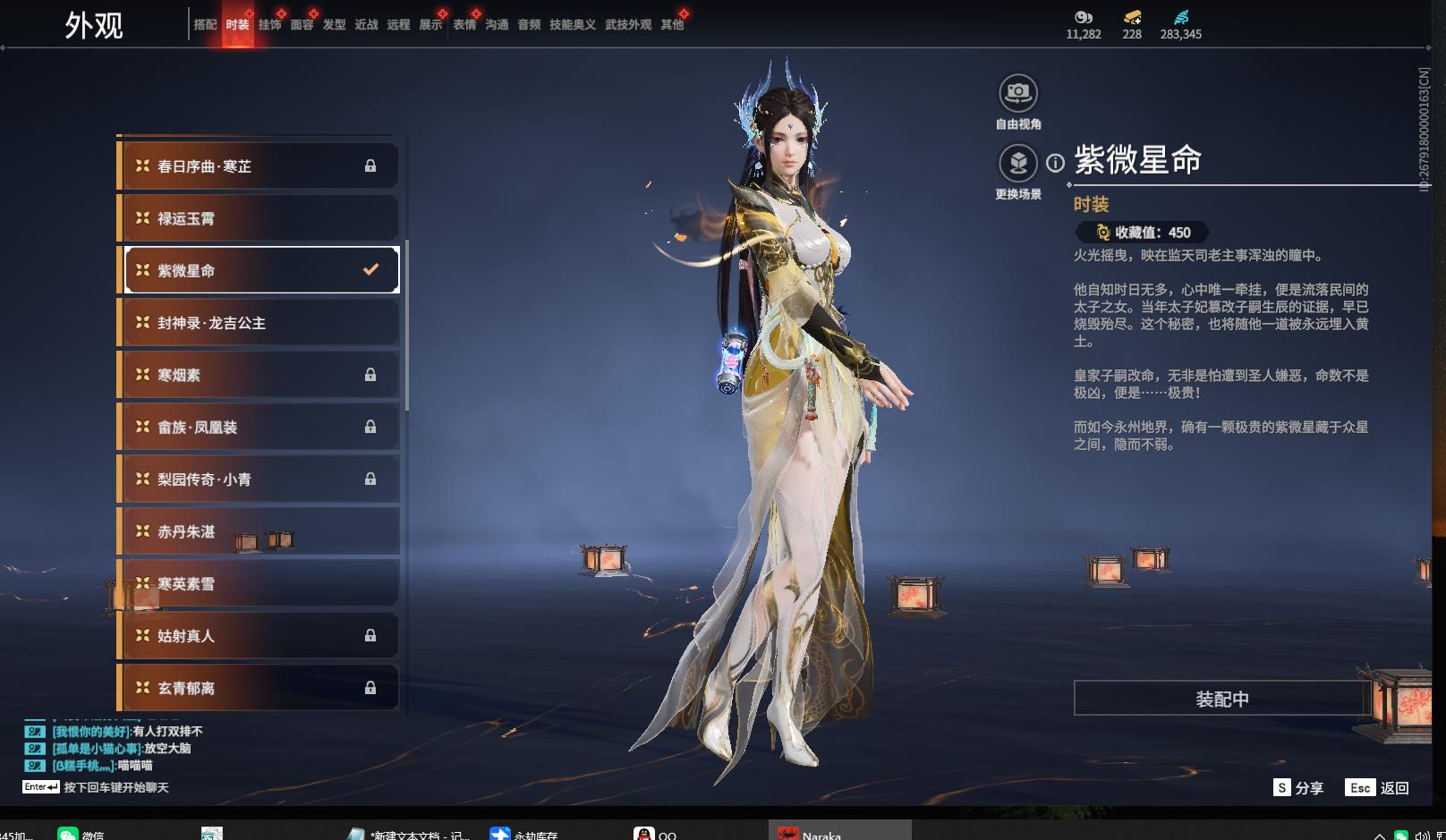Viewport: 1446px width, 840px height.
Task: Choose the 春日序曲·寒芷 outfit
Action: 259,166
